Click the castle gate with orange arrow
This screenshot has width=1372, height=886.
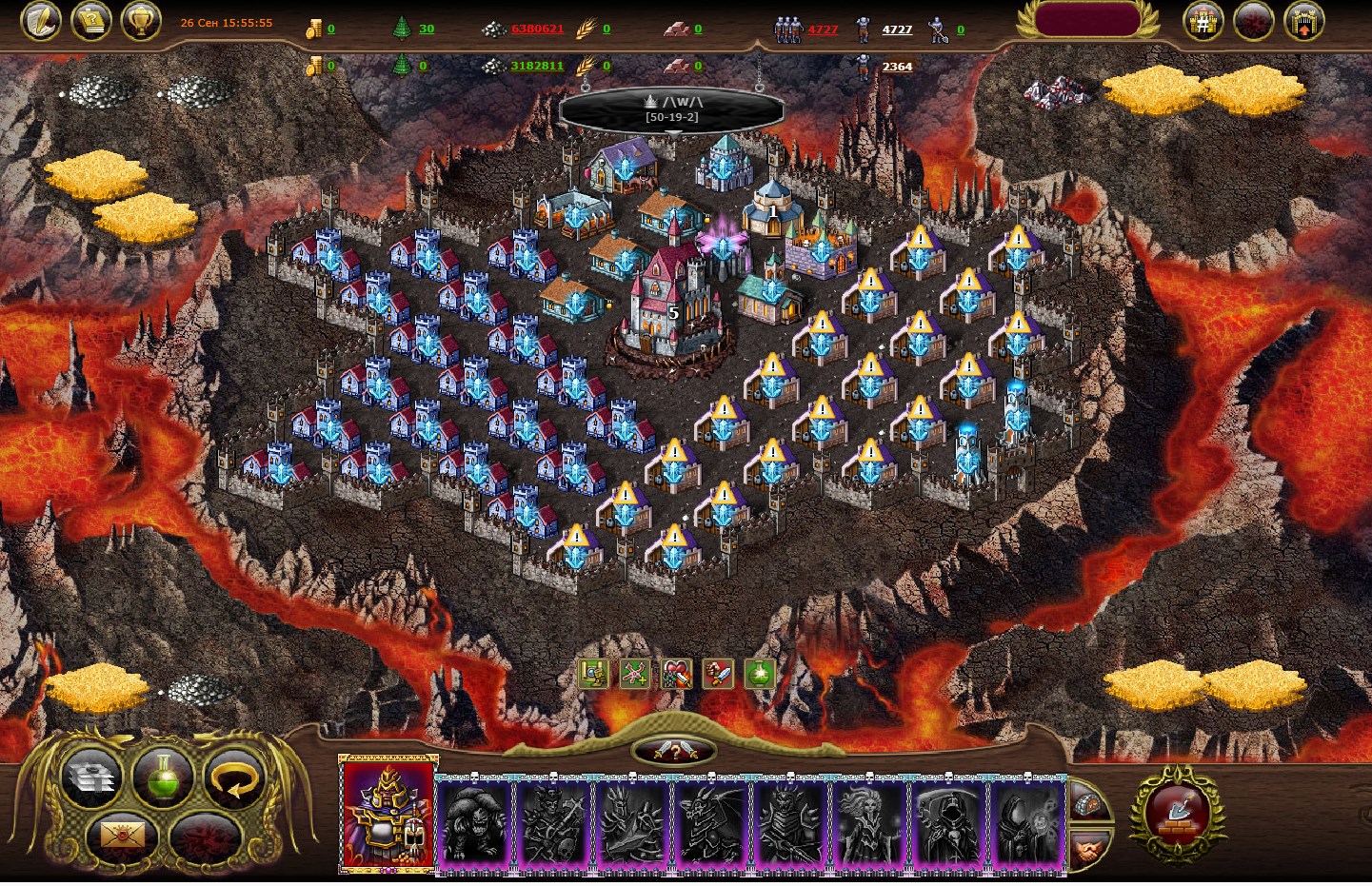pos(1303,21)
